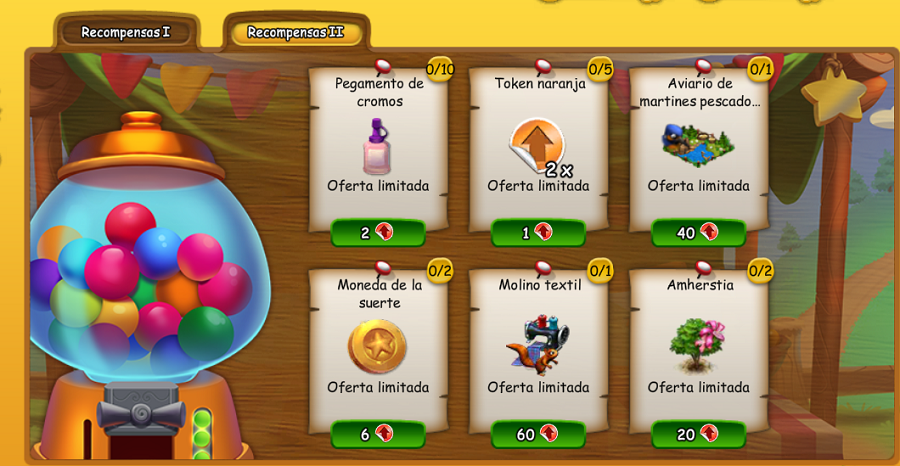Choose the gold Moneda de la suerte coin
The image size is (900, 466).
(x=377, y=346)
